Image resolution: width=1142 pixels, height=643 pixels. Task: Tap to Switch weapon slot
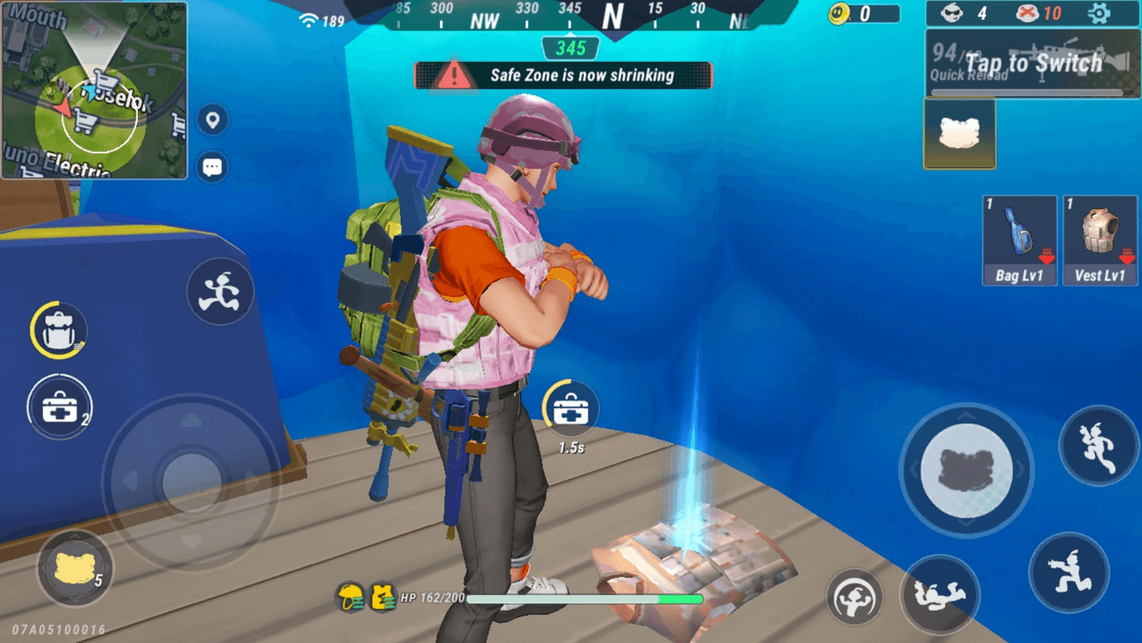(x=1032, y=64)
